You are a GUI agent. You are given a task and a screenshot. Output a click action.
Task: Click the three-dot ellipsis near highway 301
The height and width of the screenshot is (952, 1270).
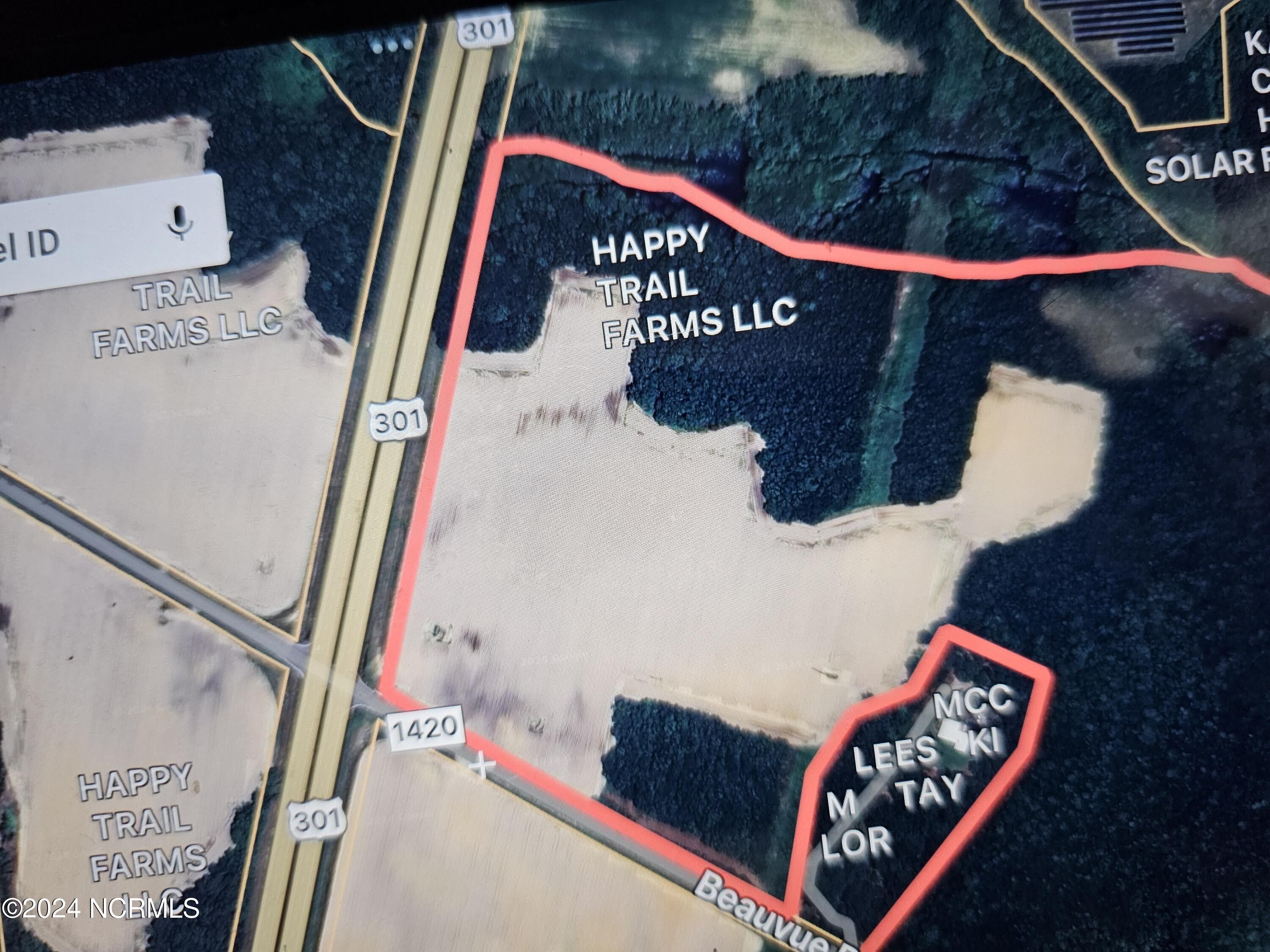(x=393, y=44)
